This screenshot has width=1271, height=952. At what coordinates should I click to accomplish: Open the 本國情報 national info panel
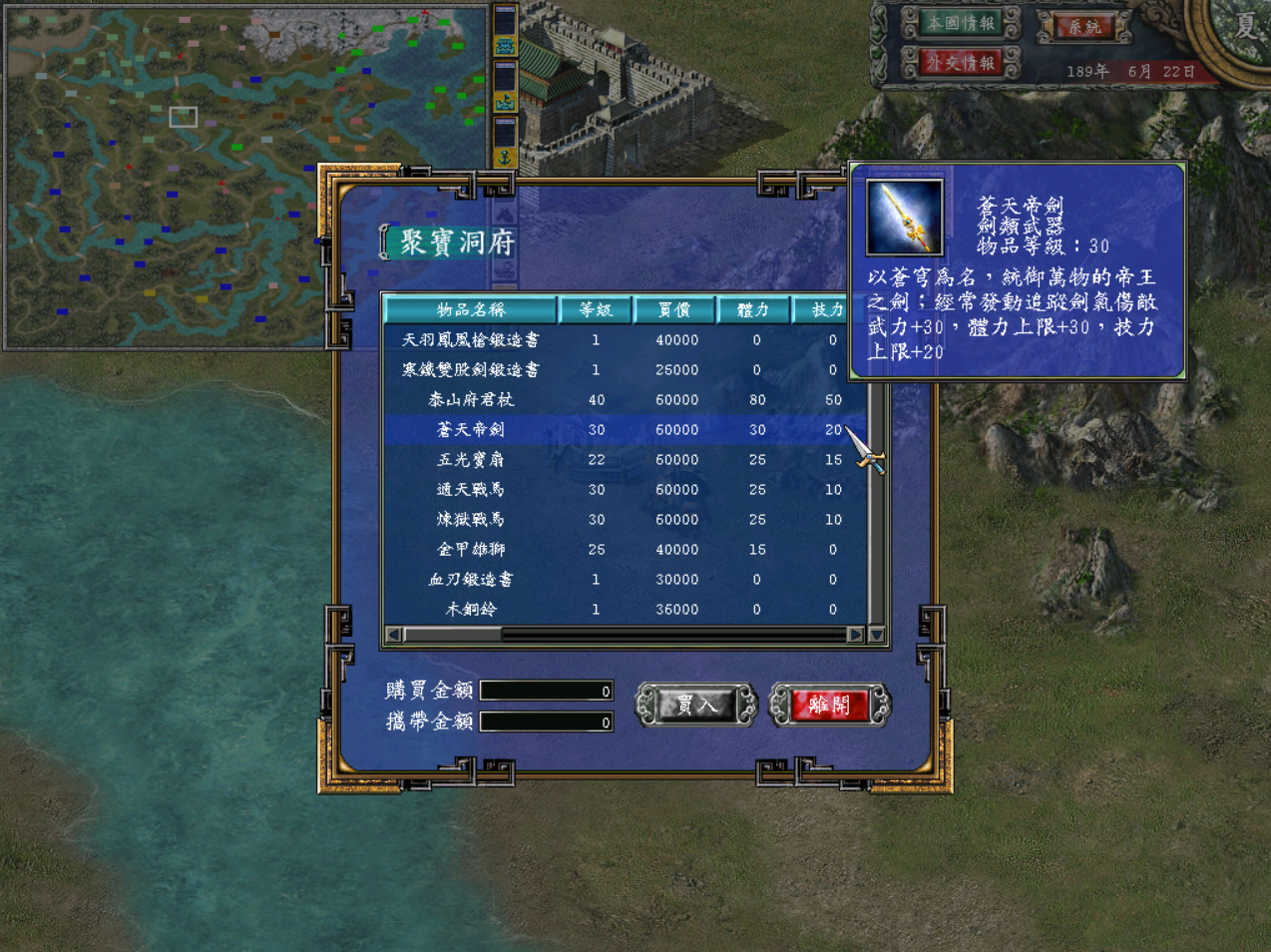[960, 23]
